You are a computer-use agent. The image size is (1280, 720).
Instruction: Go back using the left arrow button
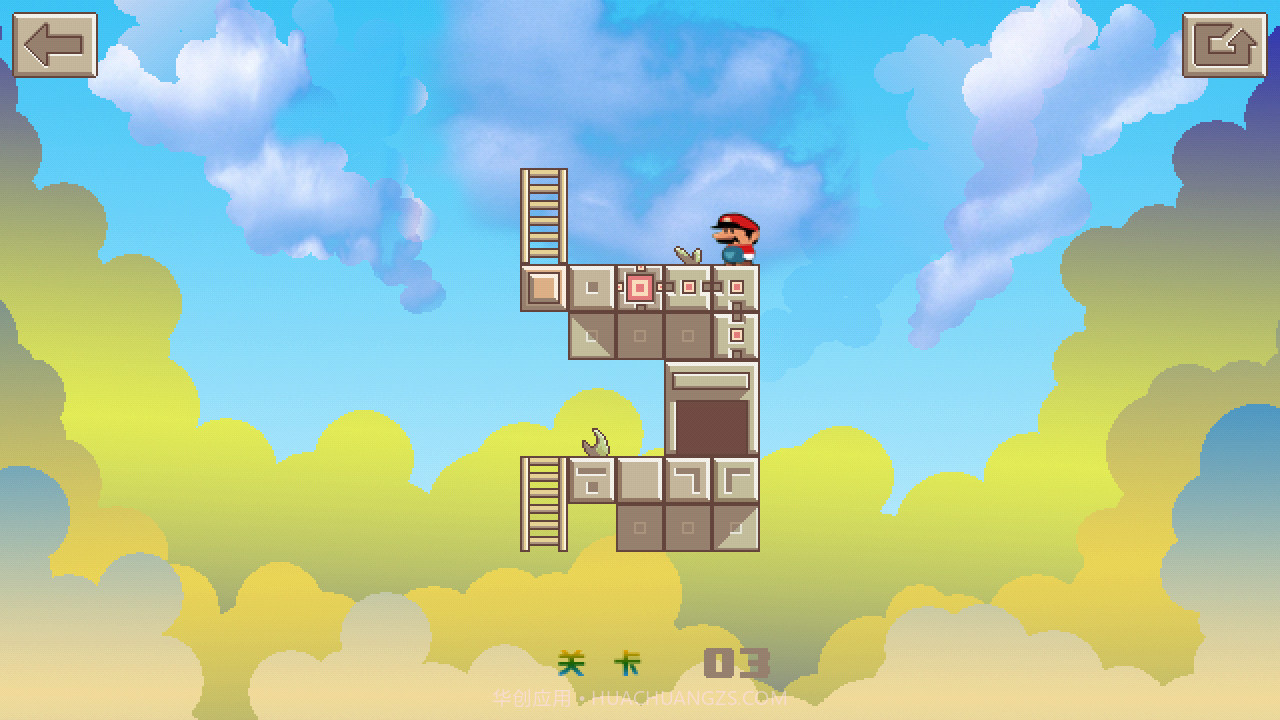coord(55,45)
